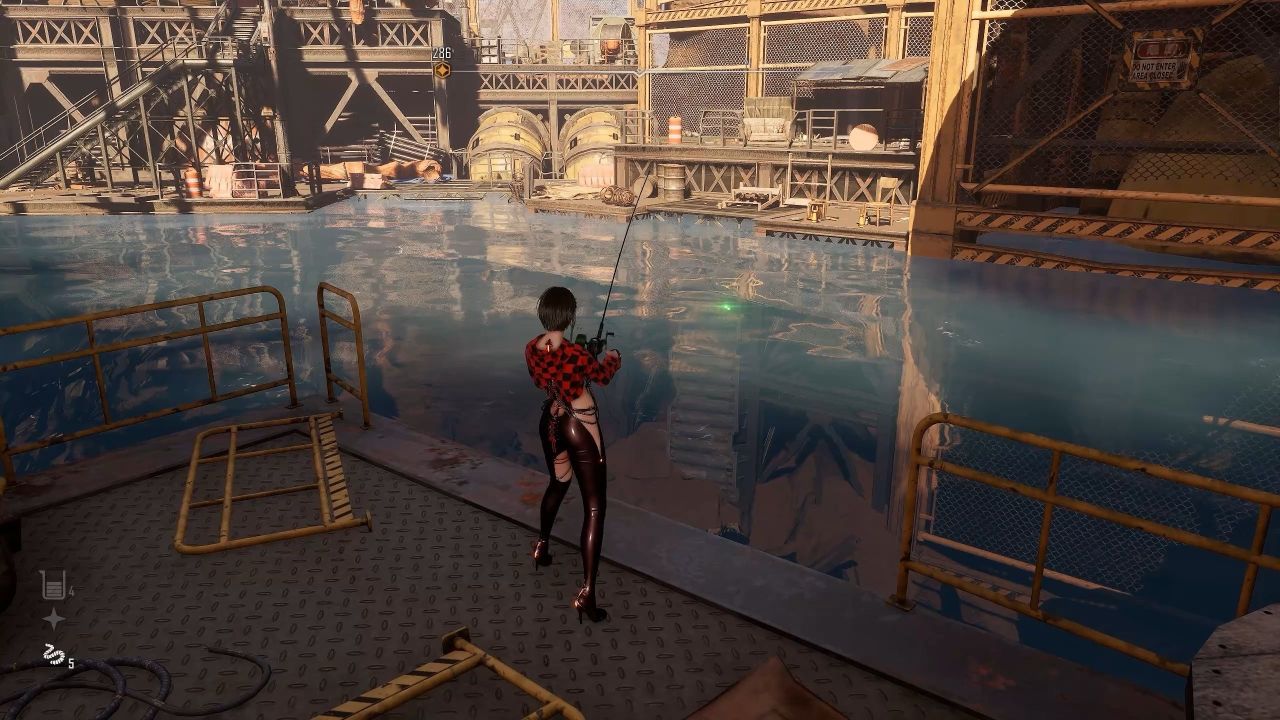Select the worm bait icon

(x=53, y=656)
